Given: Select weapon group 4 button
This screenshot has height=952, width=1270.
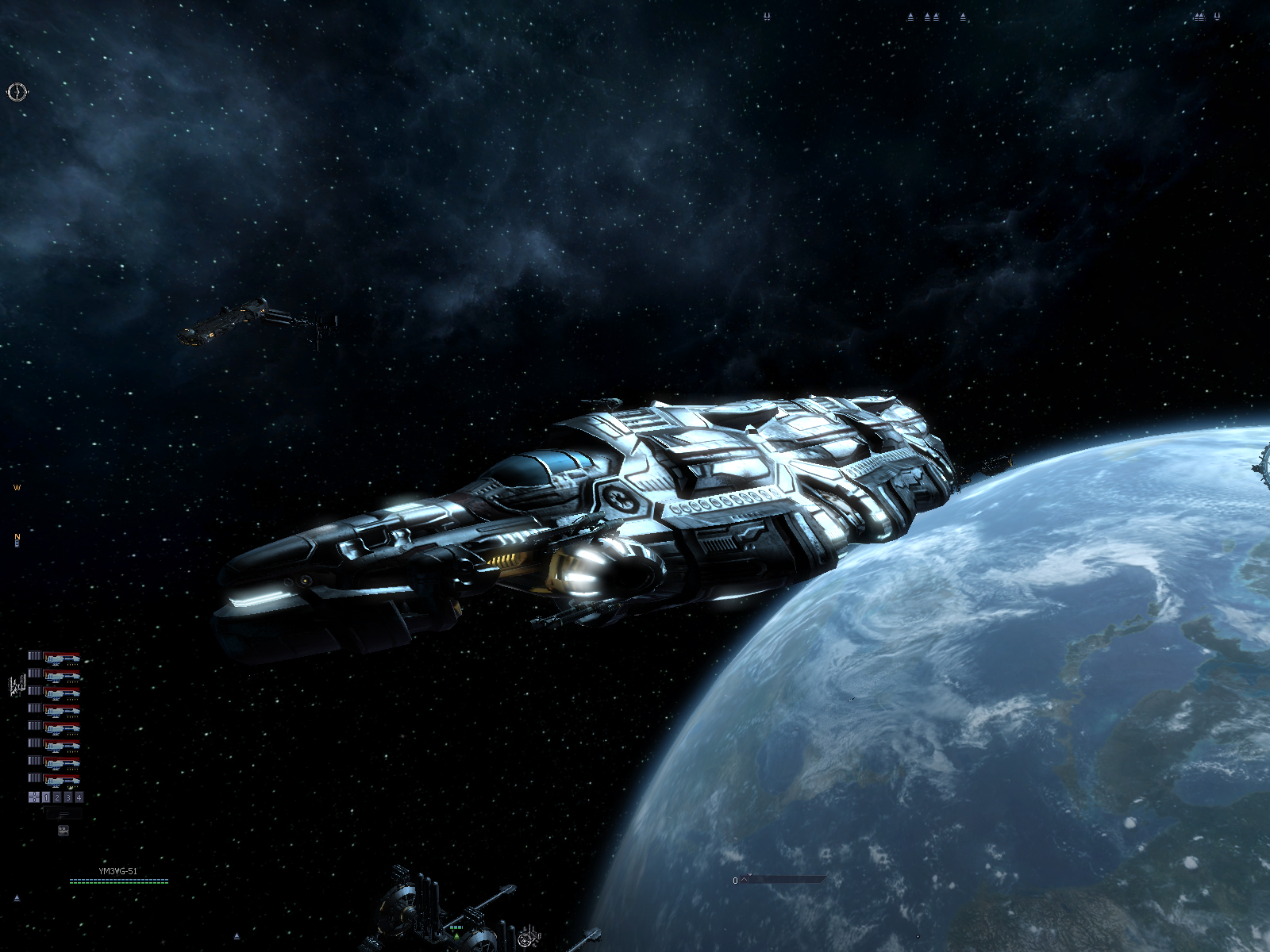Looking at the screenshot, I should (x=79, y=797).
